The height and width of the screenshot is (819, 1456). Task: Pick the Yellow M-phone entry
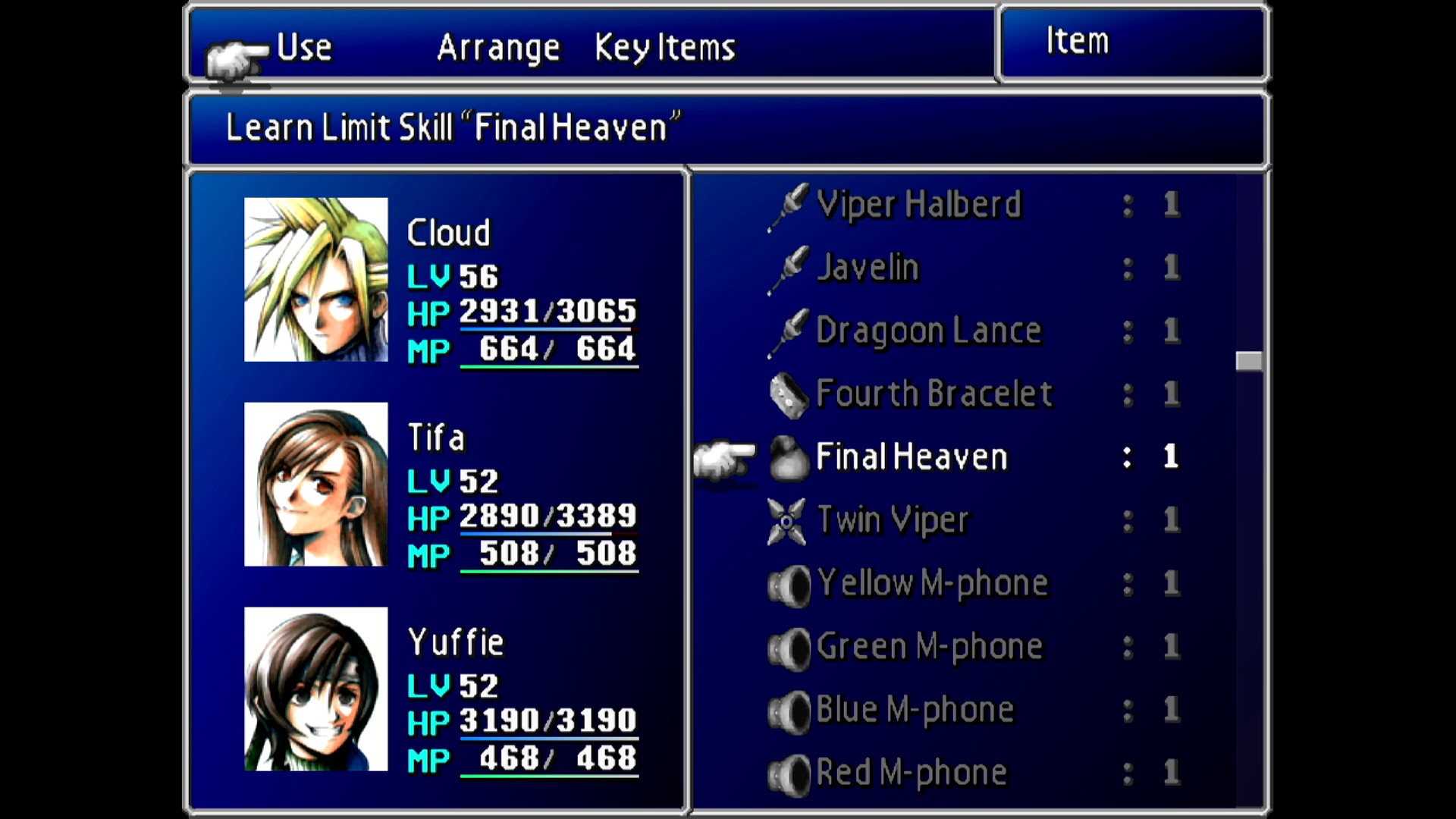point(932,583)
